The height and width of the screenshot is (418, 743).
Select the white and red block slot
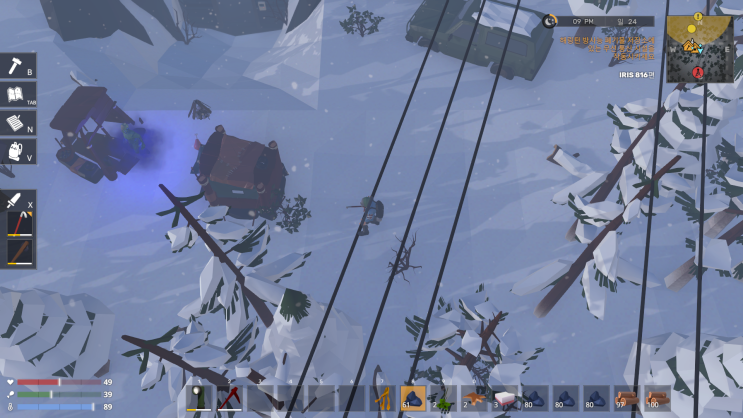[504, 399]
